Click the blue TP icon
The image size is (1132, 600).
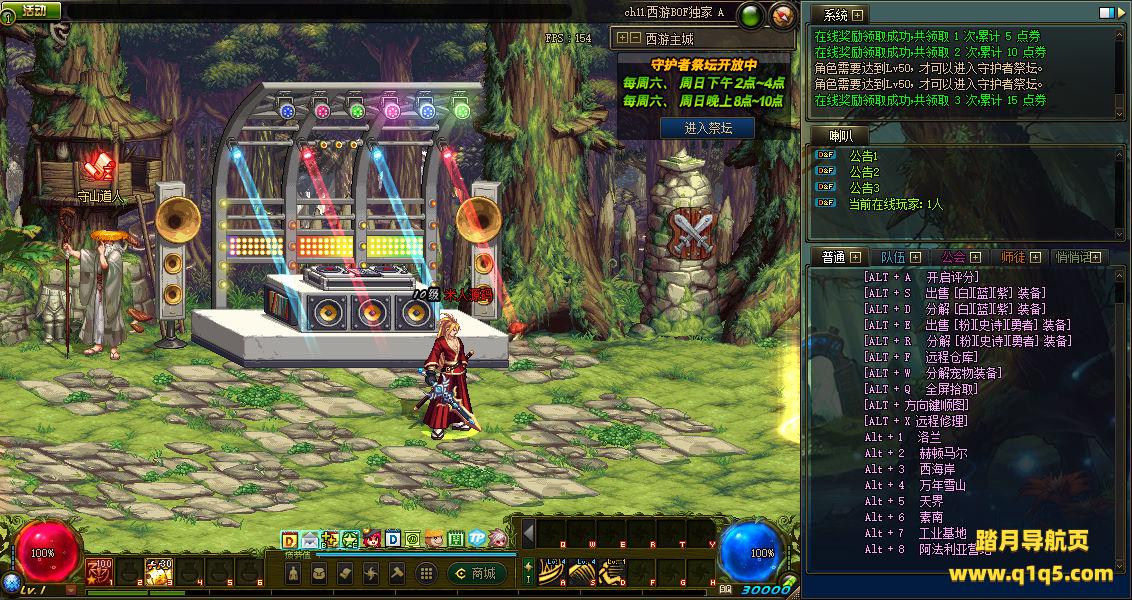click(x=477, y=540)
